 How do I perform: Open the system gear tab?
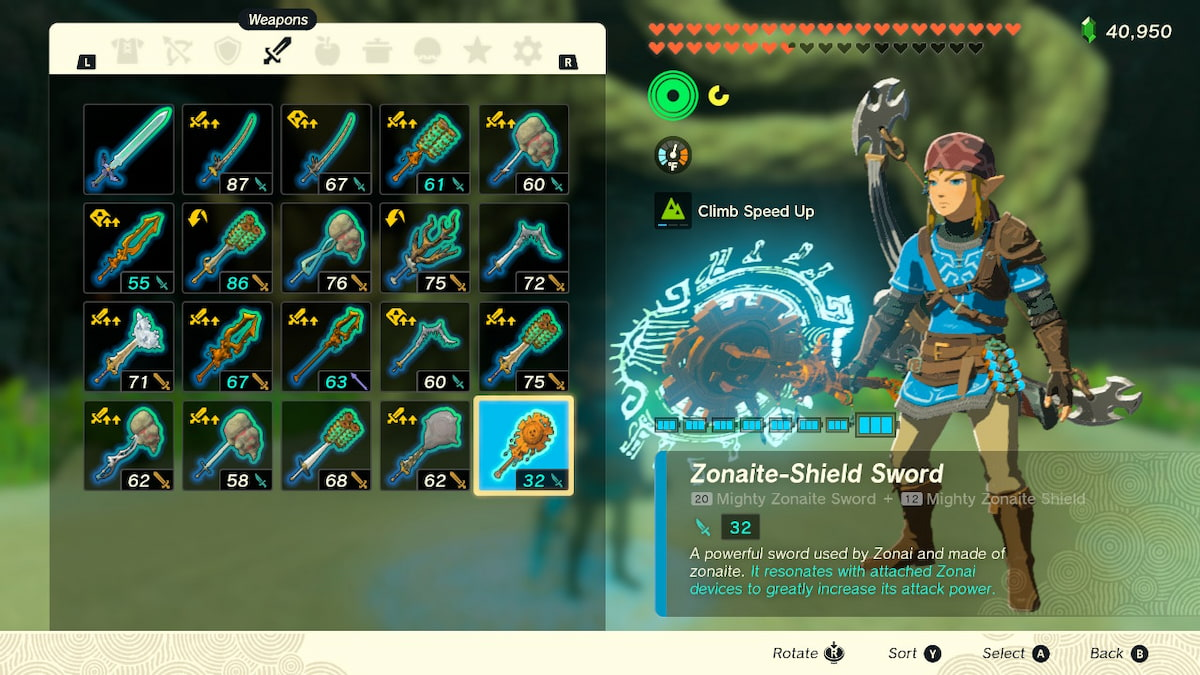point(527,52)
